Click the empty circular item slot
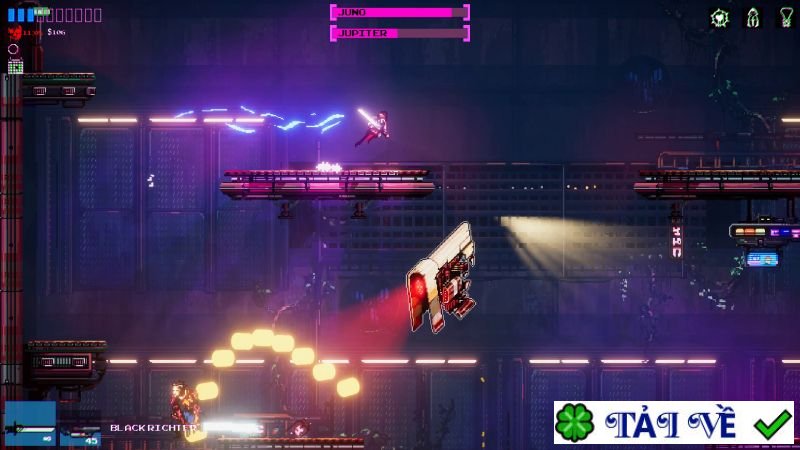This screenshot has width=800, height=450. (x=13, y=48)
